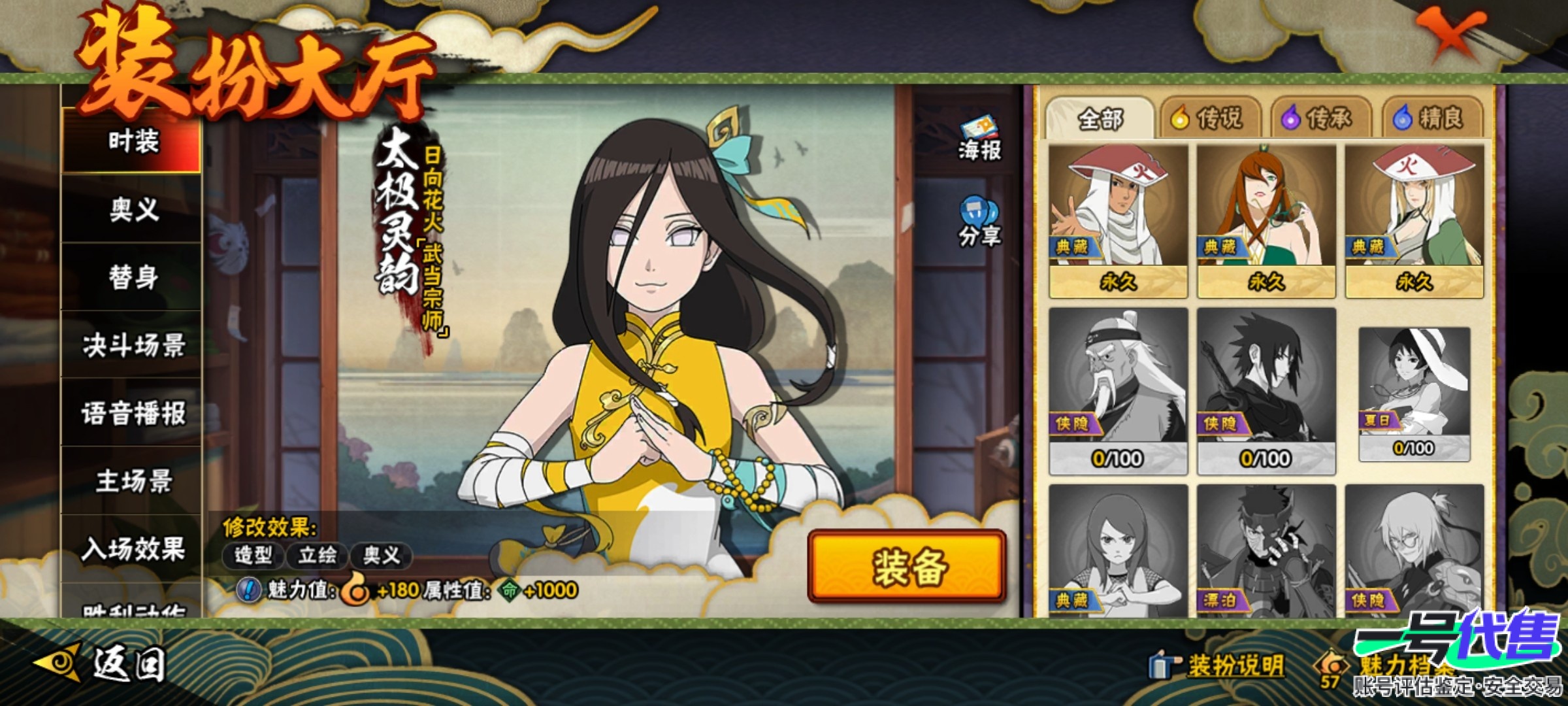Select the 时装 costume category
The width and height of the screenshot is (1568, 706).
133,141
